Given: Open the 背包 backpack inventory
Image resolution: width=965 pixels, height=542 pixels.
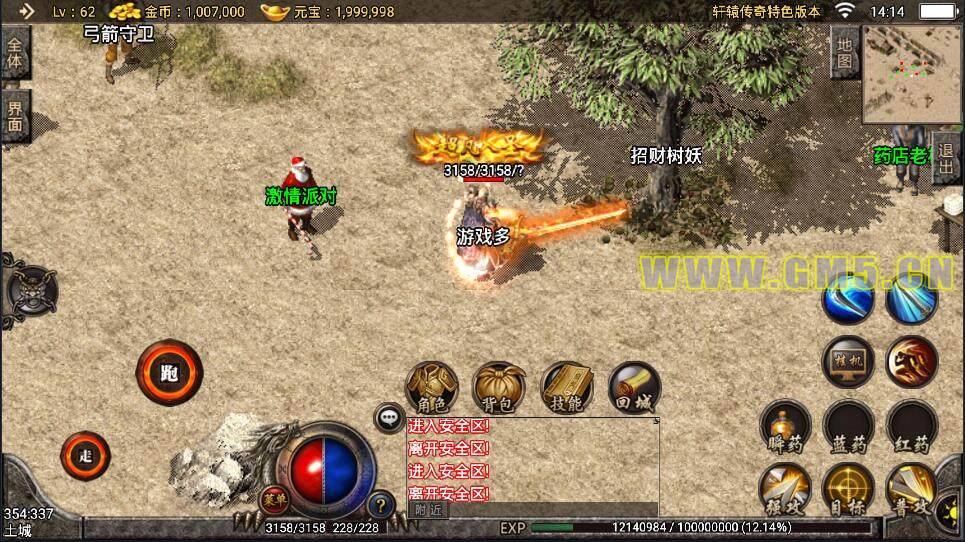Looking at the screenshot, I should pos(499,388).
